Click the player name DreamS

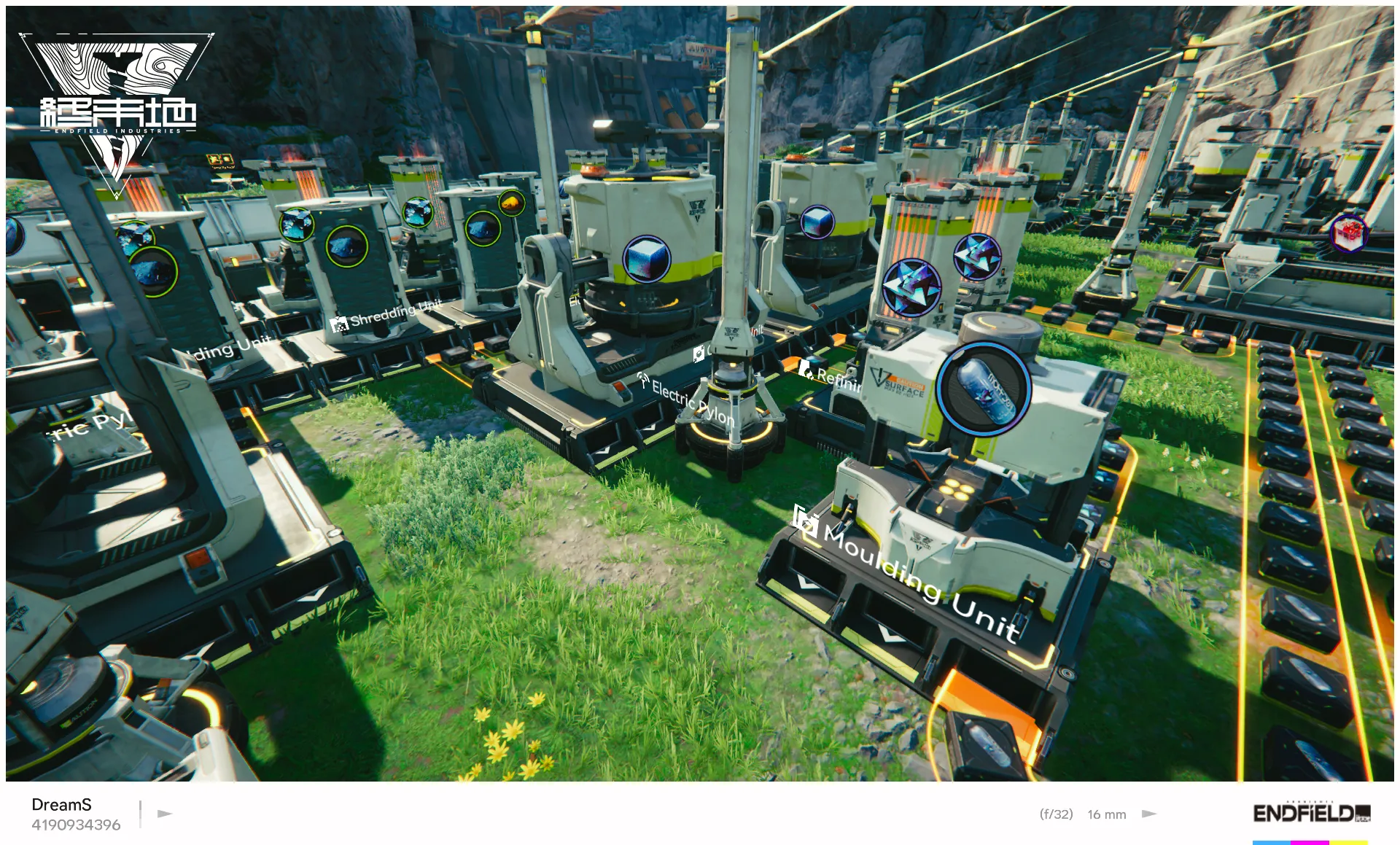61,804
